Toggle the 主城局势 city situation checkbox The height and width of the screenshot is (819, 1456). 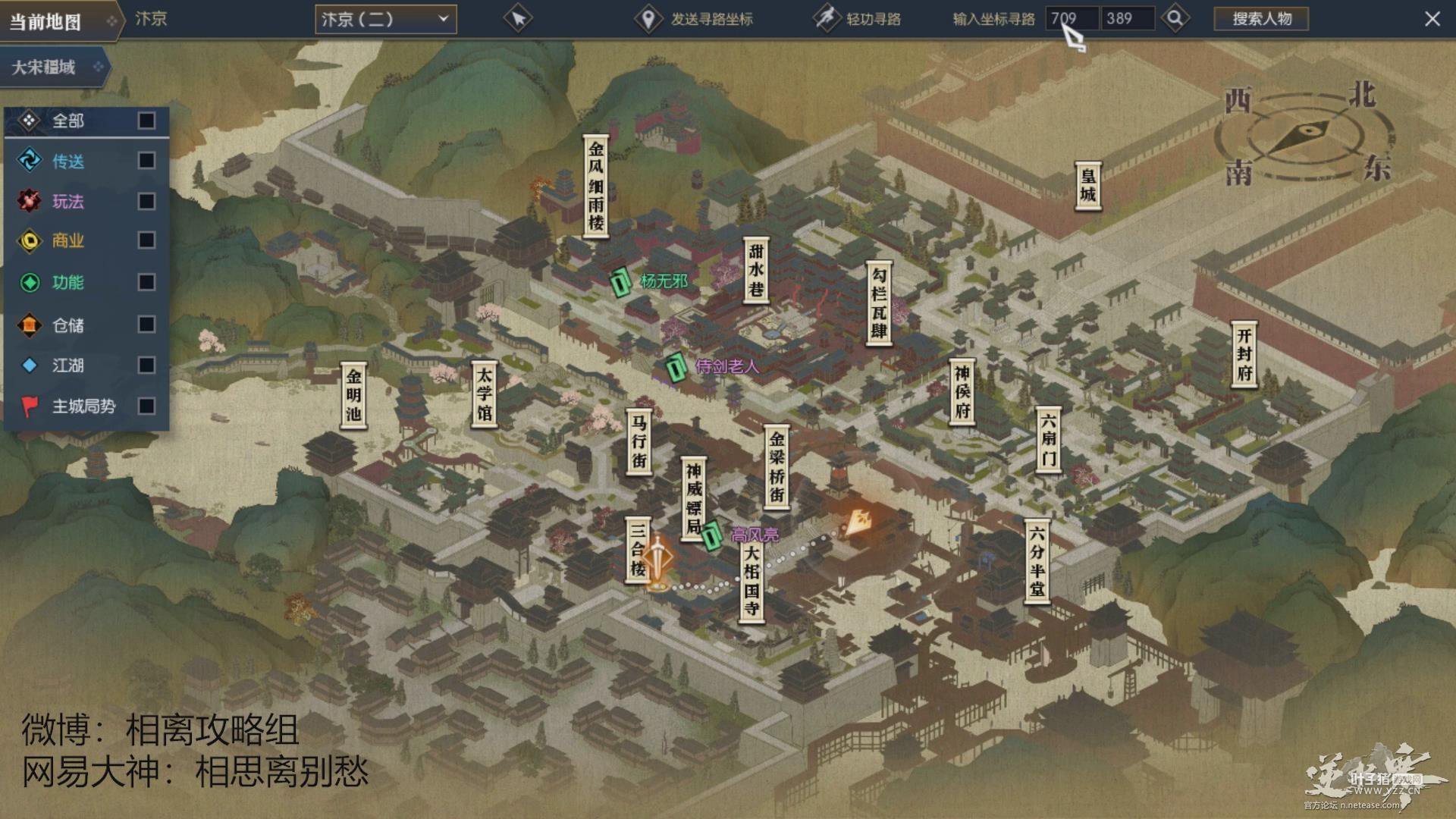click(146, 406)
